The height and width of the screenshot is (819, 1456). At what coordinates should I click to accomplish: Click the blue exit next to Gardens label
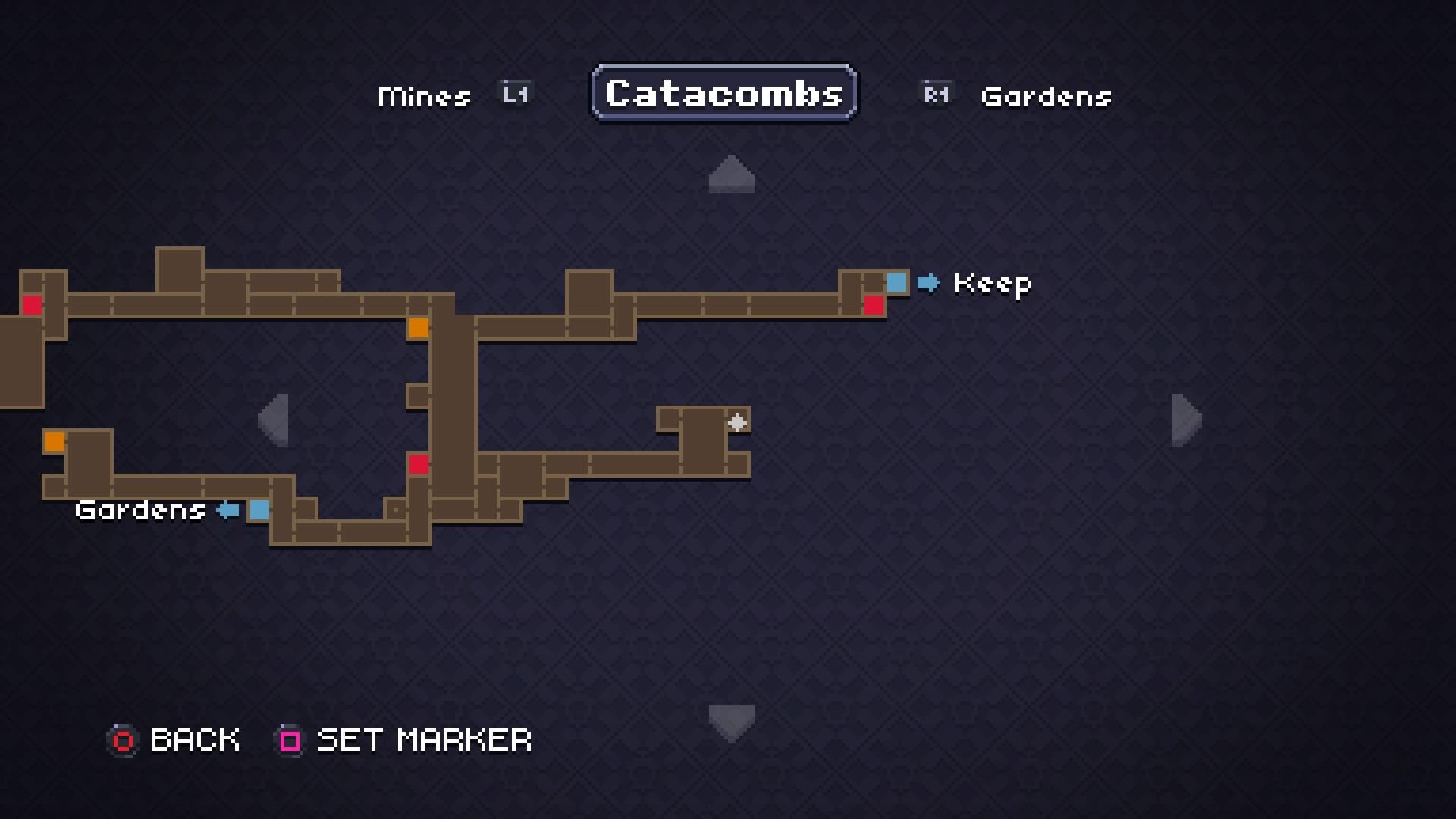coord(260,511)
